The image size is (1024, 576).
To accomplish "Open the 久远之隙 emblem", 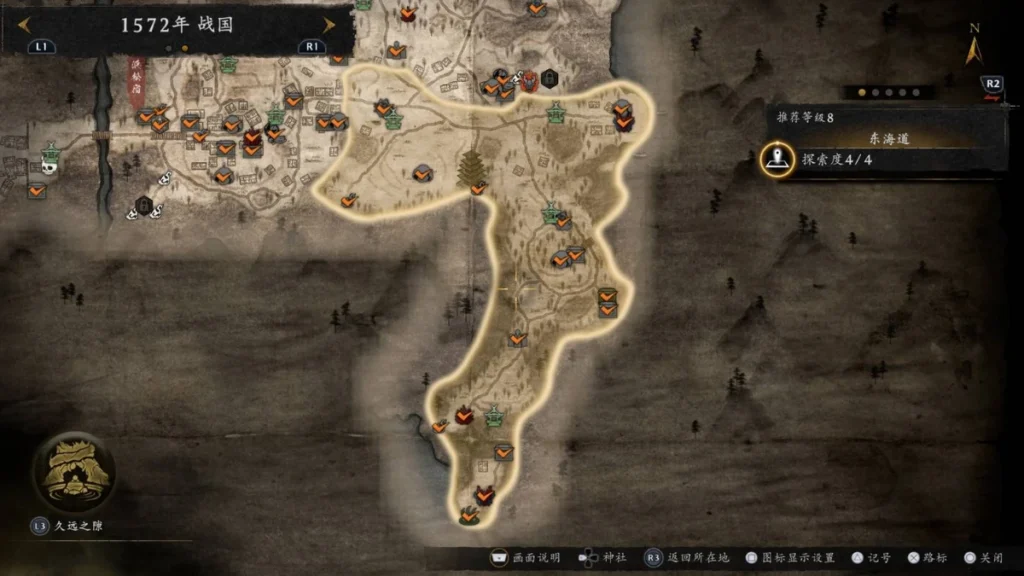I will (x=72, y=473).
